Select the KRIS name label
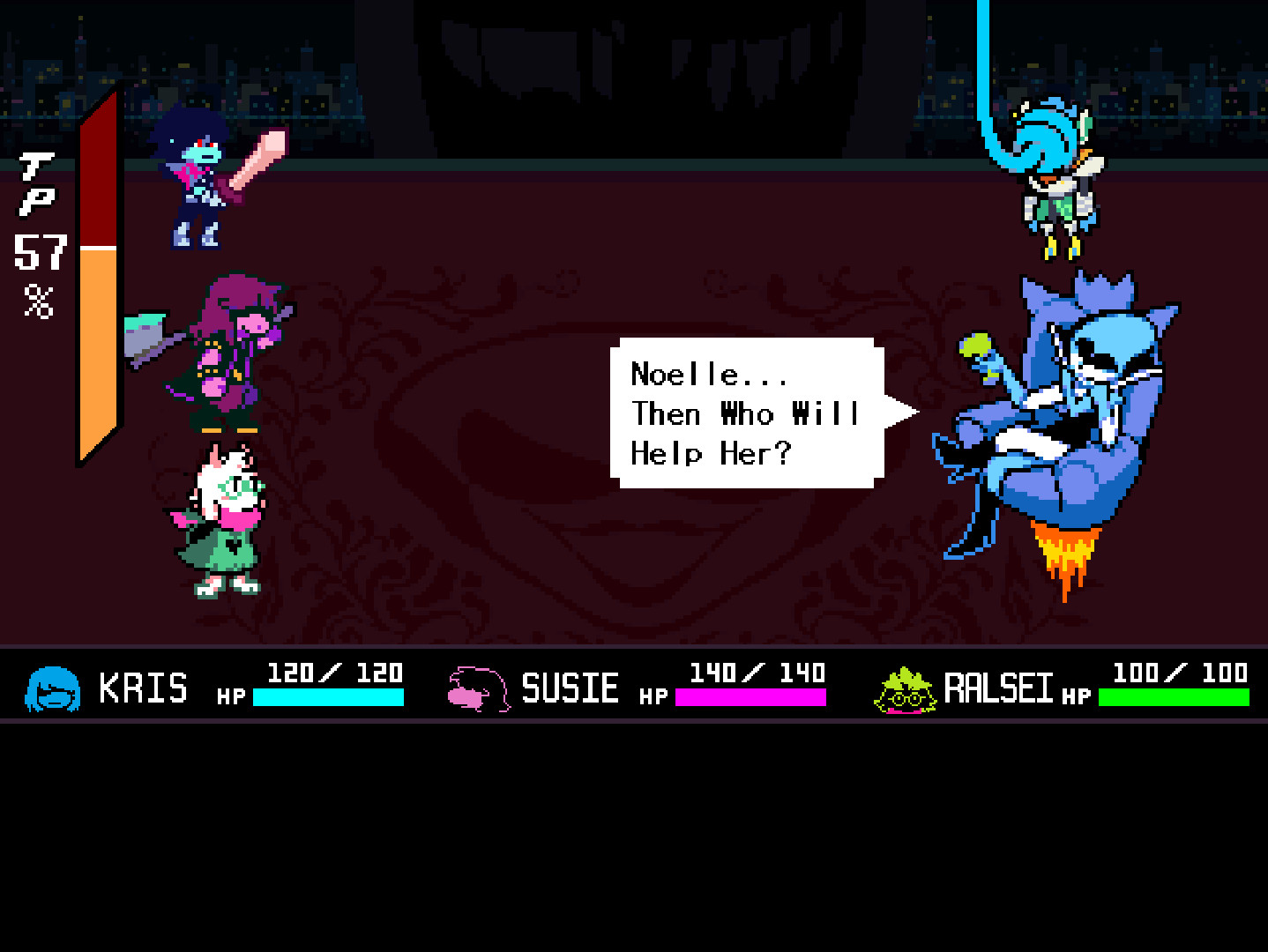 (x=144, y=688)
